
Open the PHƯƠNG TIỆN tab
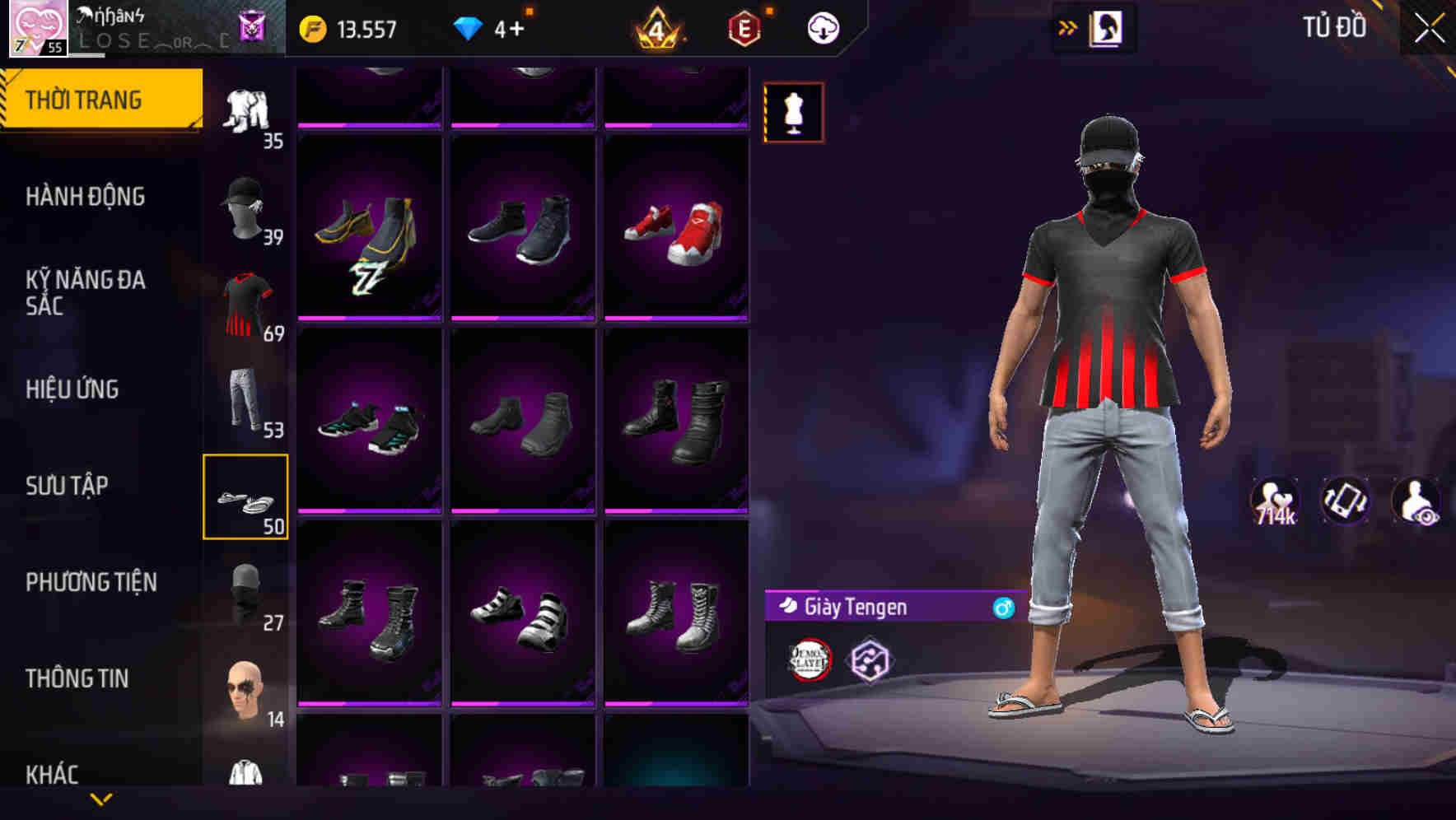(x=91, y=581)
